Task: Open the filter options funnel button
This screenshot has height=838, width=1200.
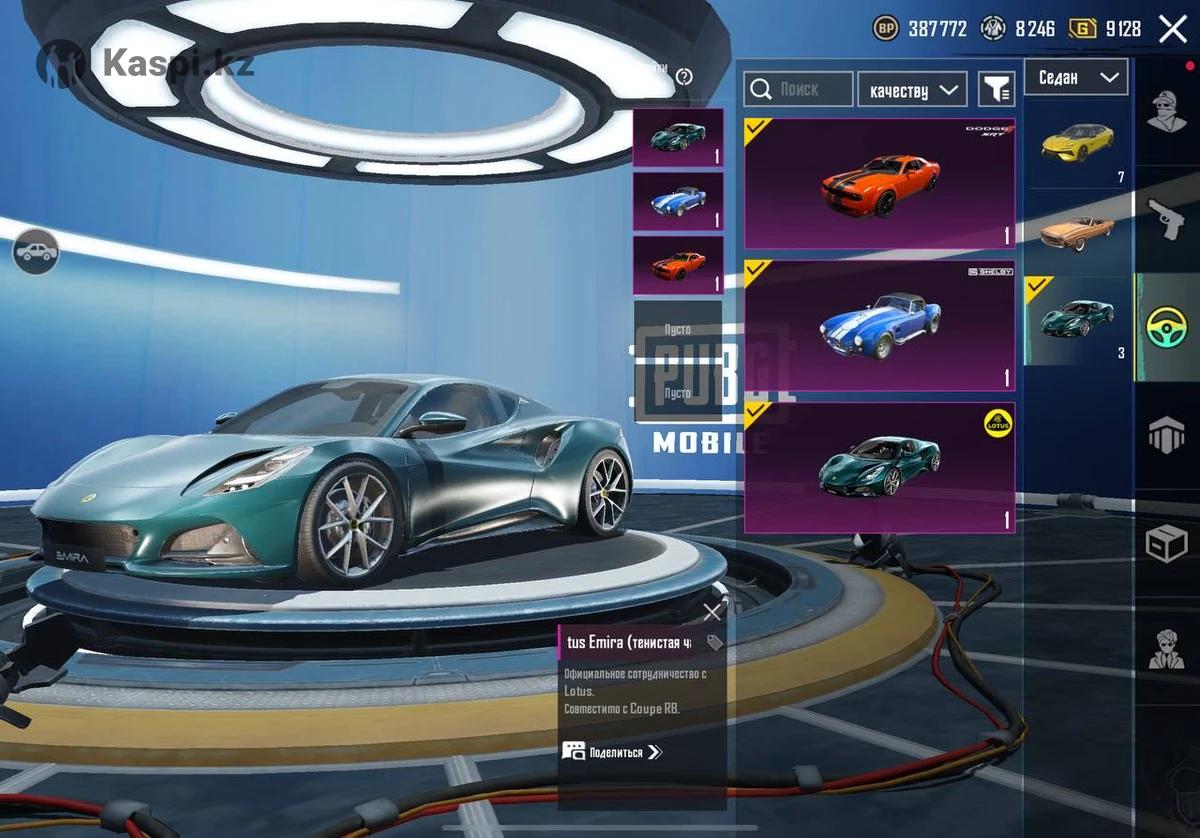Action: coord(996,90)
